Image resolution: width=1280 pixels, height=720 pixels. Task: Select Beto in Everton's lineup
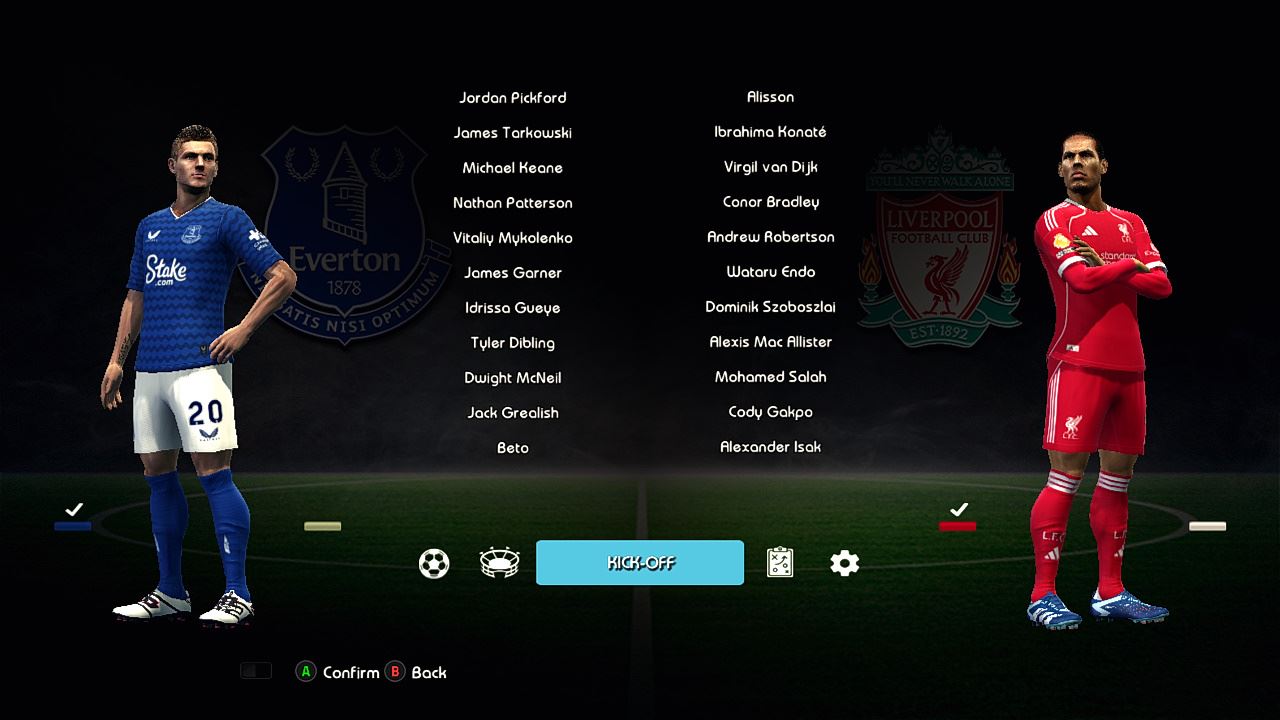(x=512, y=448)
